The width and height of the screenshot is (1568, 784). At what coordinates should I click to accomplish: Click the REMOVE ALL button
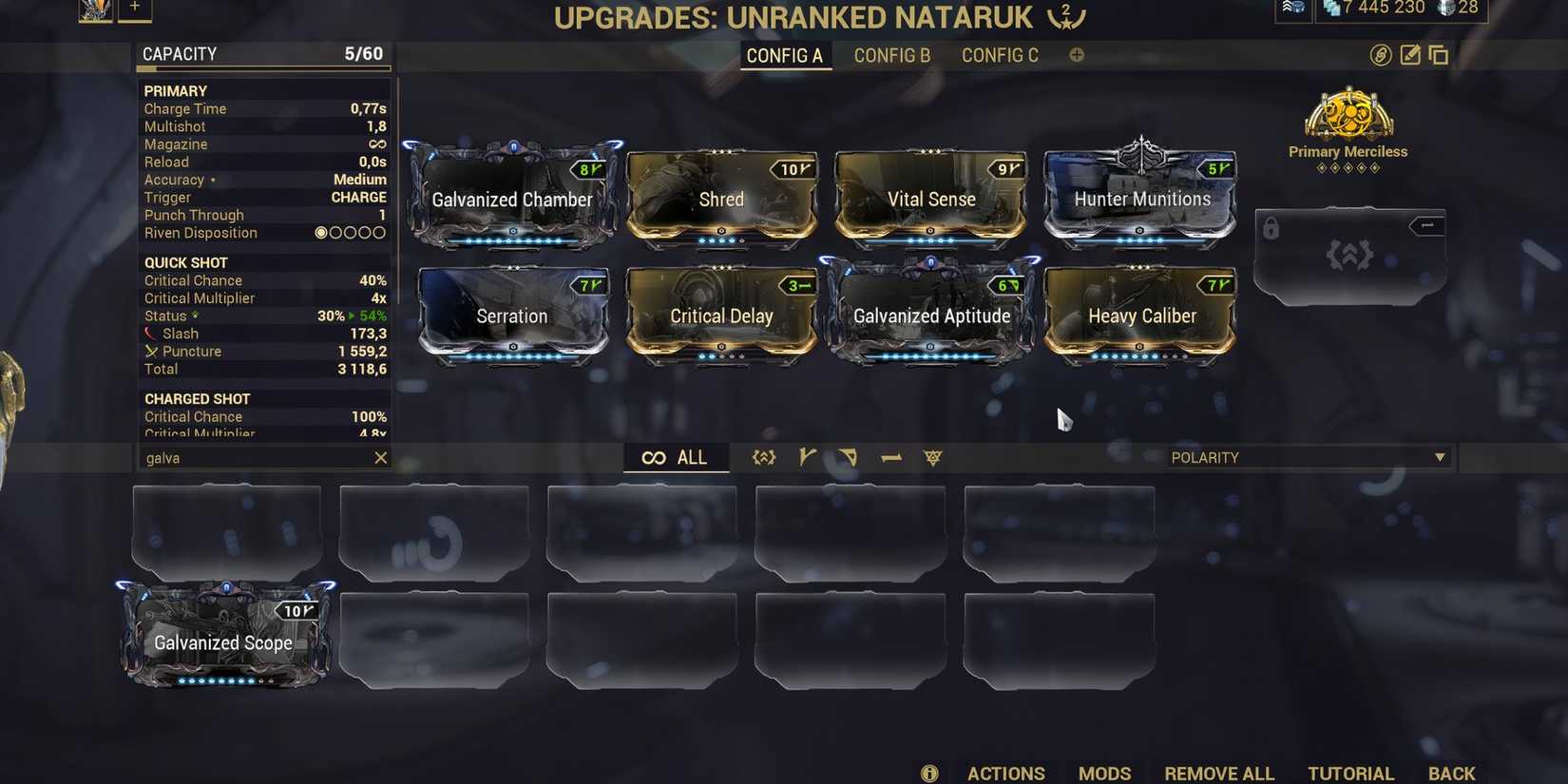(x=1219, y=773)
